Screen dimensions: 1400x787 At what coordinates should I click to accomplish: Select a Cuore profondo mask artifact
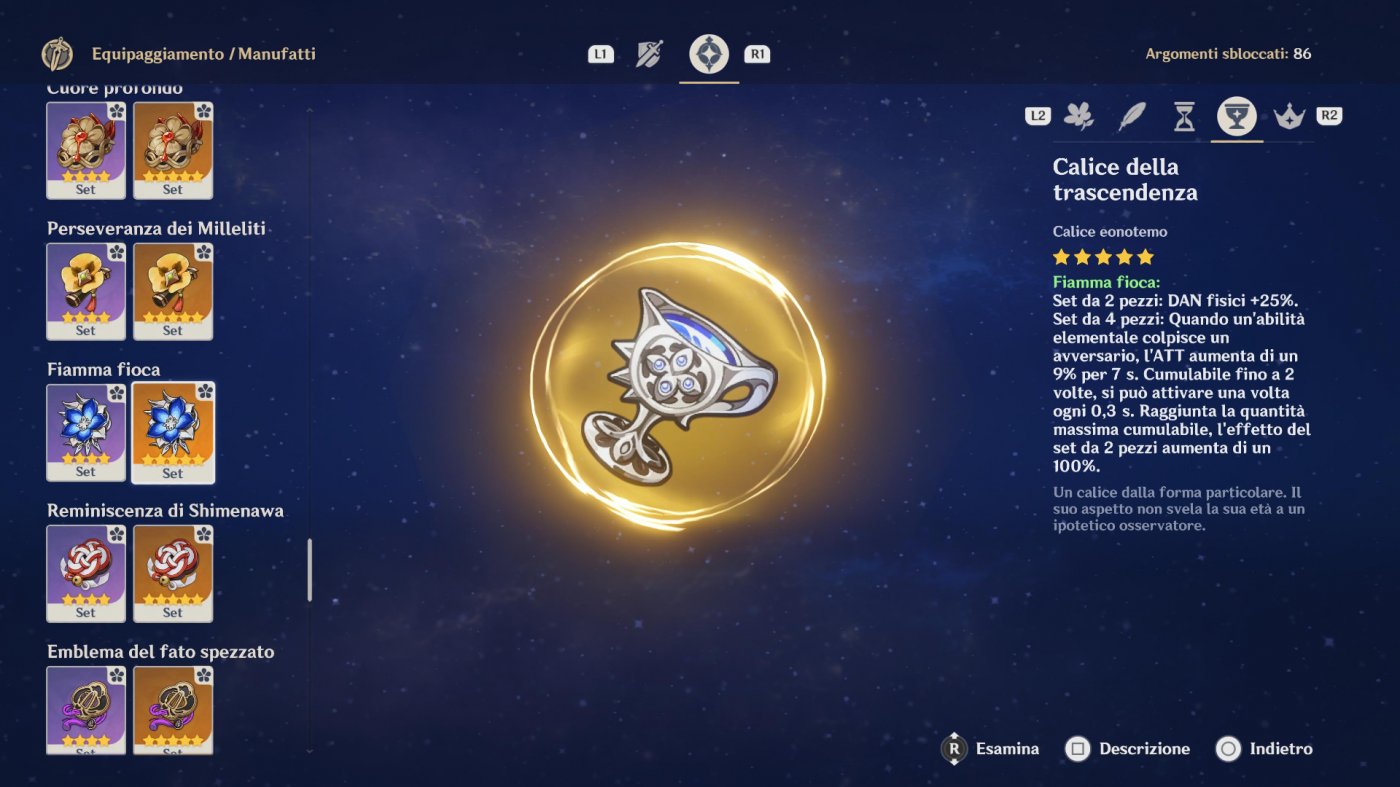click(x=85, y=147)
